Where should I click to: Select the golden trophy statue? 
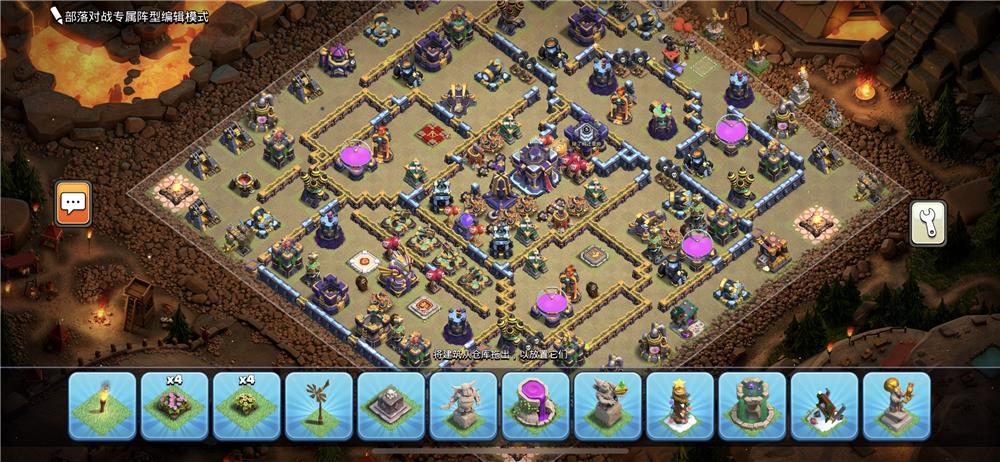(x=896, y=406)
